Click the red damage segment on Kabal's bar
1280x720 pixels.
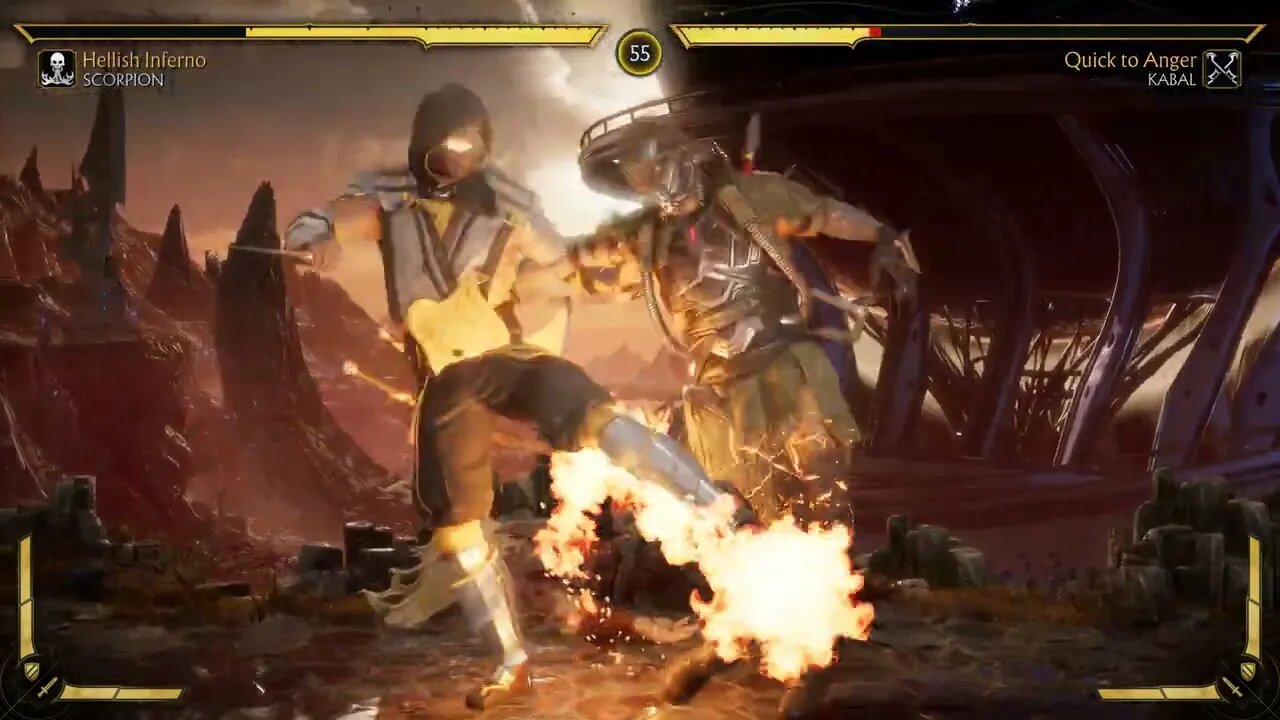(874, 32)
